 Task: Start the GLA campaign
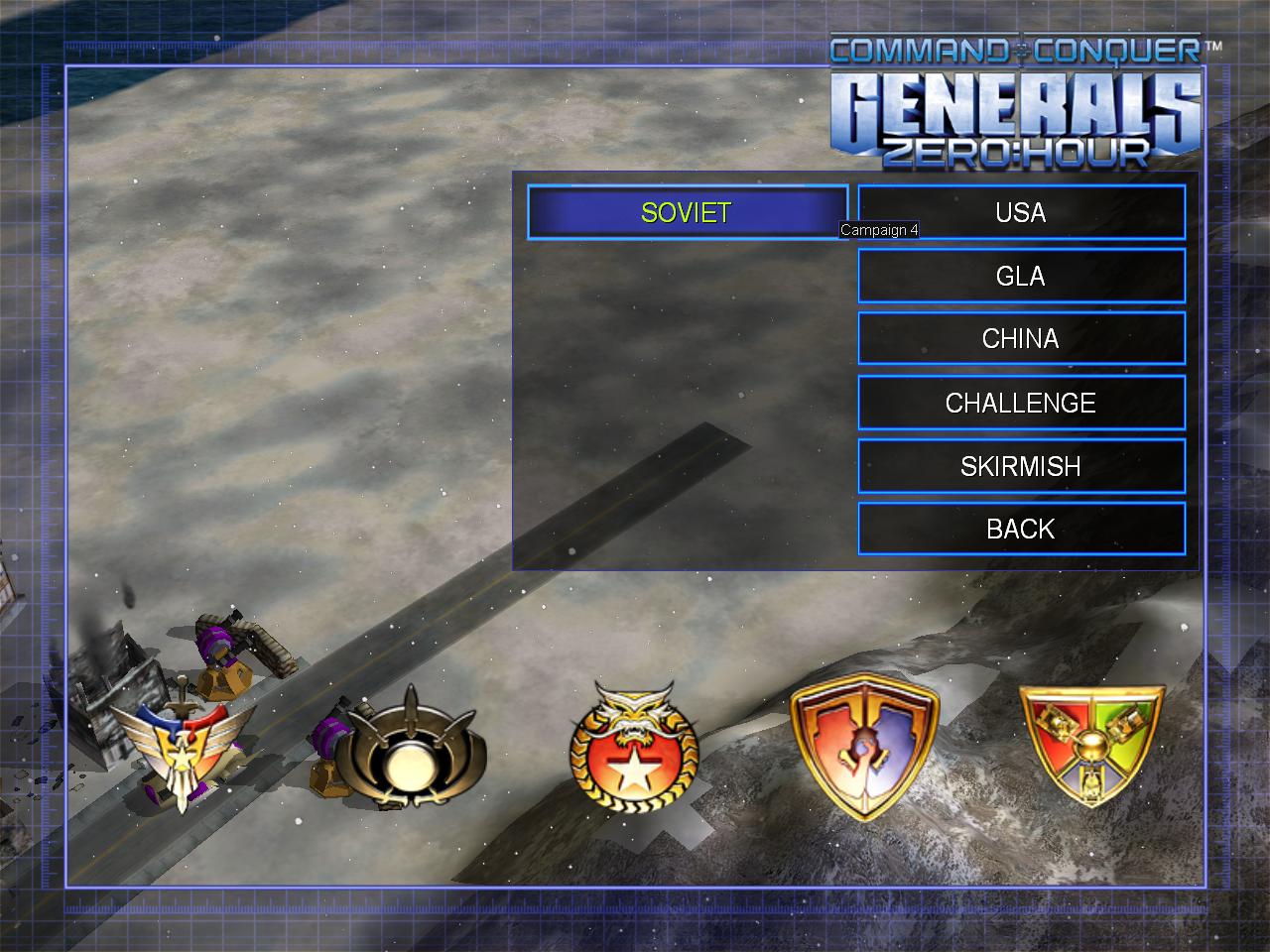(x=1021, y=276)
